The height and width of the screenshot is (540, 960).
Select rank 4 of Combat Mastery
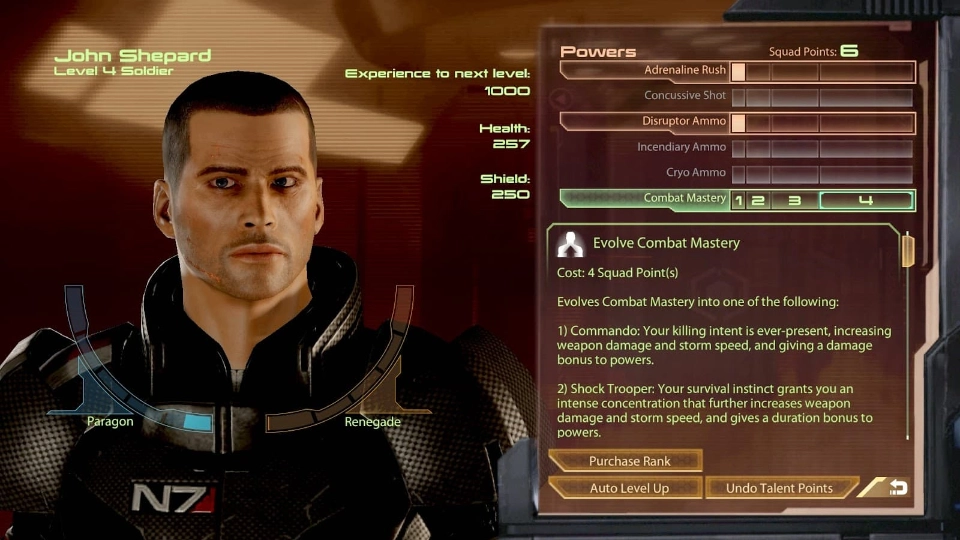[866, 200]
